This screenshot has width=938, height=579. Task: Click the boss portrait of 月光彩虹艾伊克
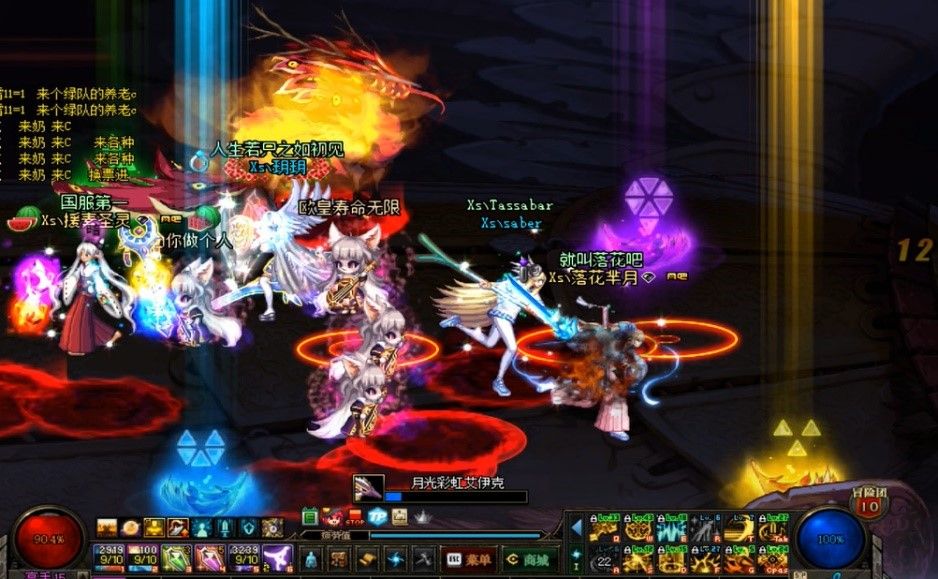tap(368, 489)
